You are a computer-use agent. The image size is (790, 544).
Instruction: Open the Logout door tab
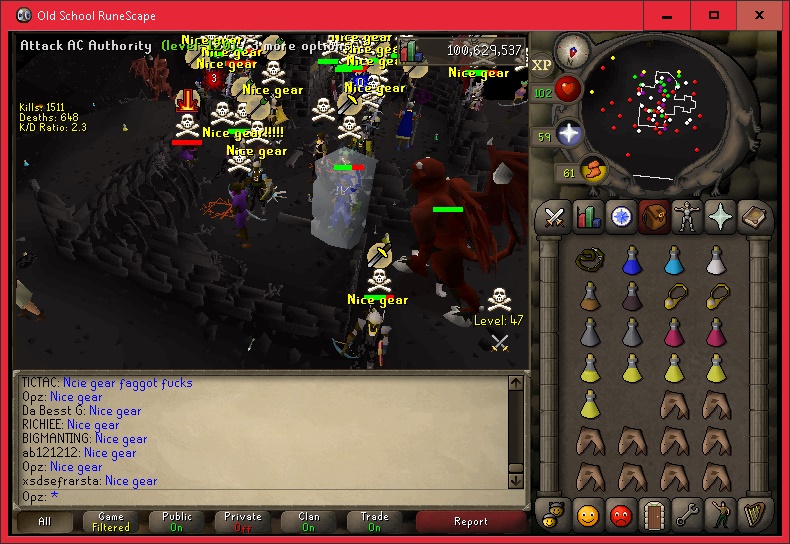point(654,514)
